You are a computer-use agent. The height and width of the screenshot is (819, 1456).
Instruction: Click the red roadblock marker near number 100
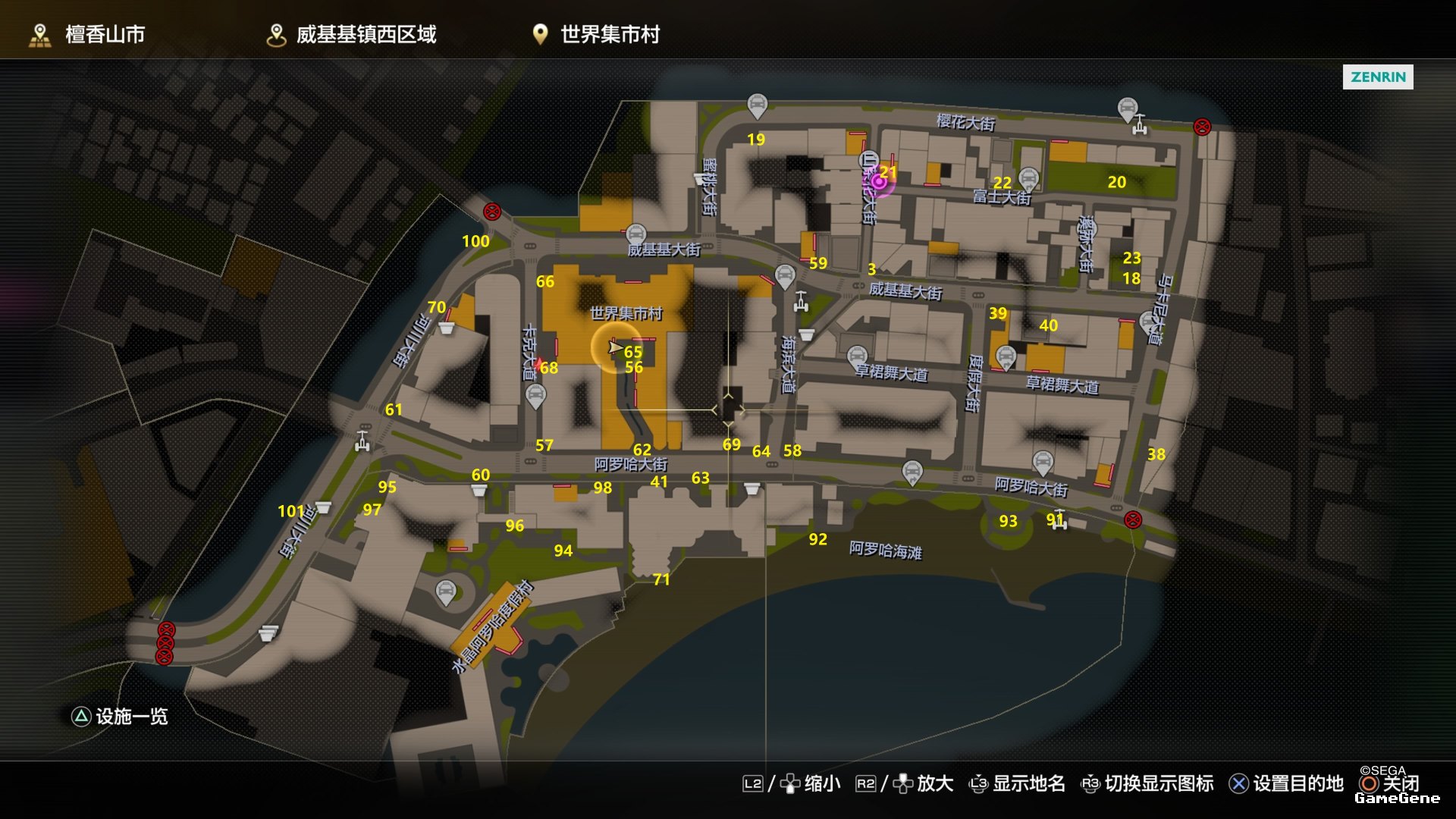[x=492, y=212]
